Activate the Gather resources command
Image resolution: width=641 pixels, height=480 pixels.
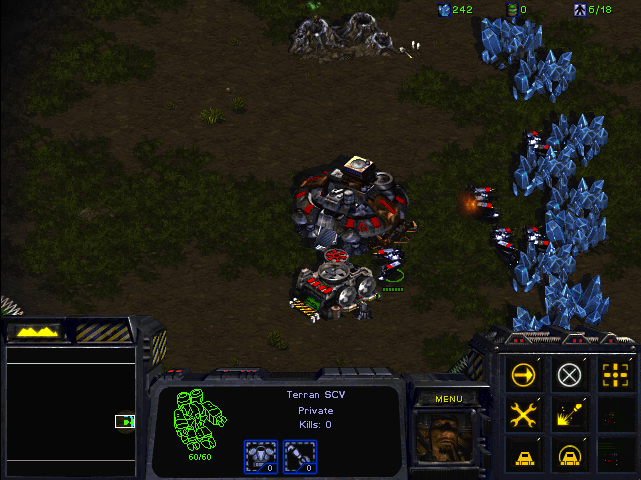(x=570, y=414)
